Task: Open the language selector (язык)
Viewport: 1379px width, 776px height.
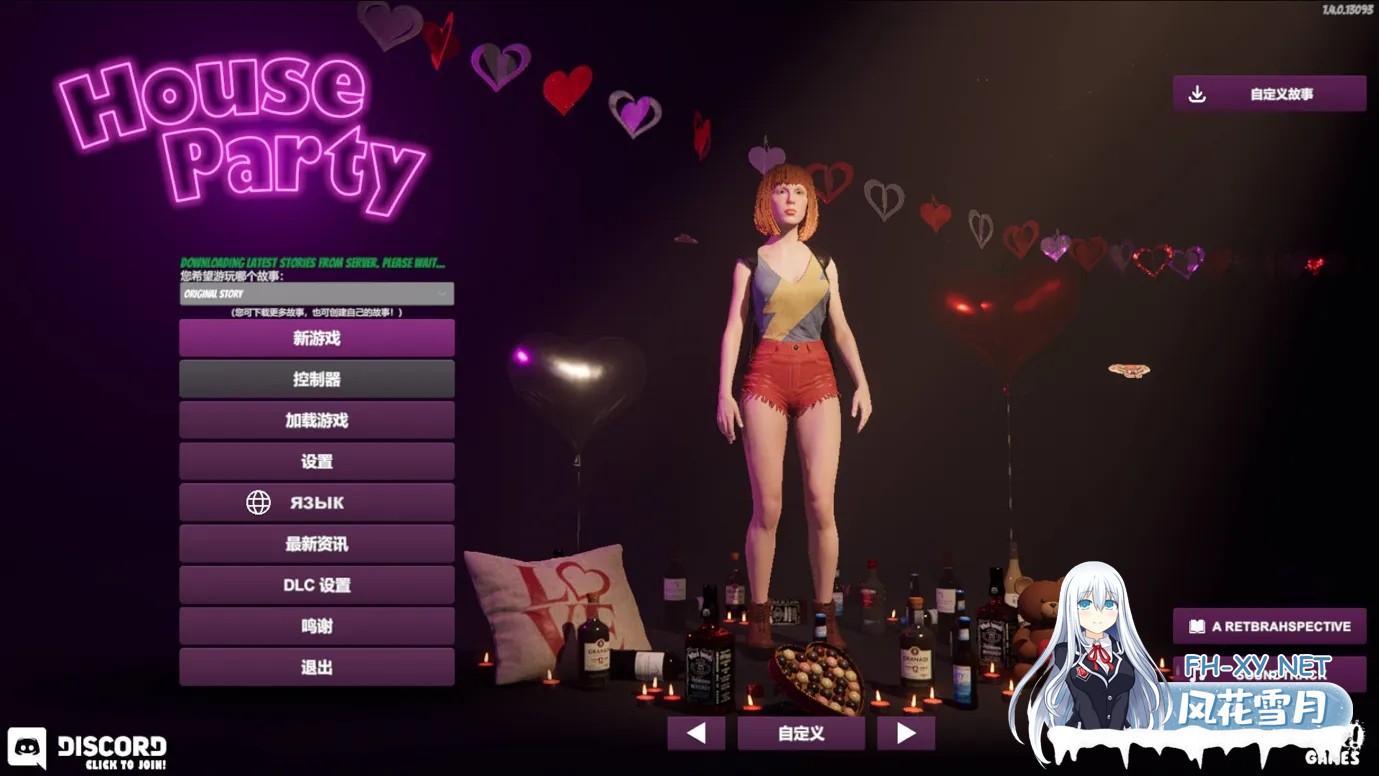Action: [x=316, y=502]
